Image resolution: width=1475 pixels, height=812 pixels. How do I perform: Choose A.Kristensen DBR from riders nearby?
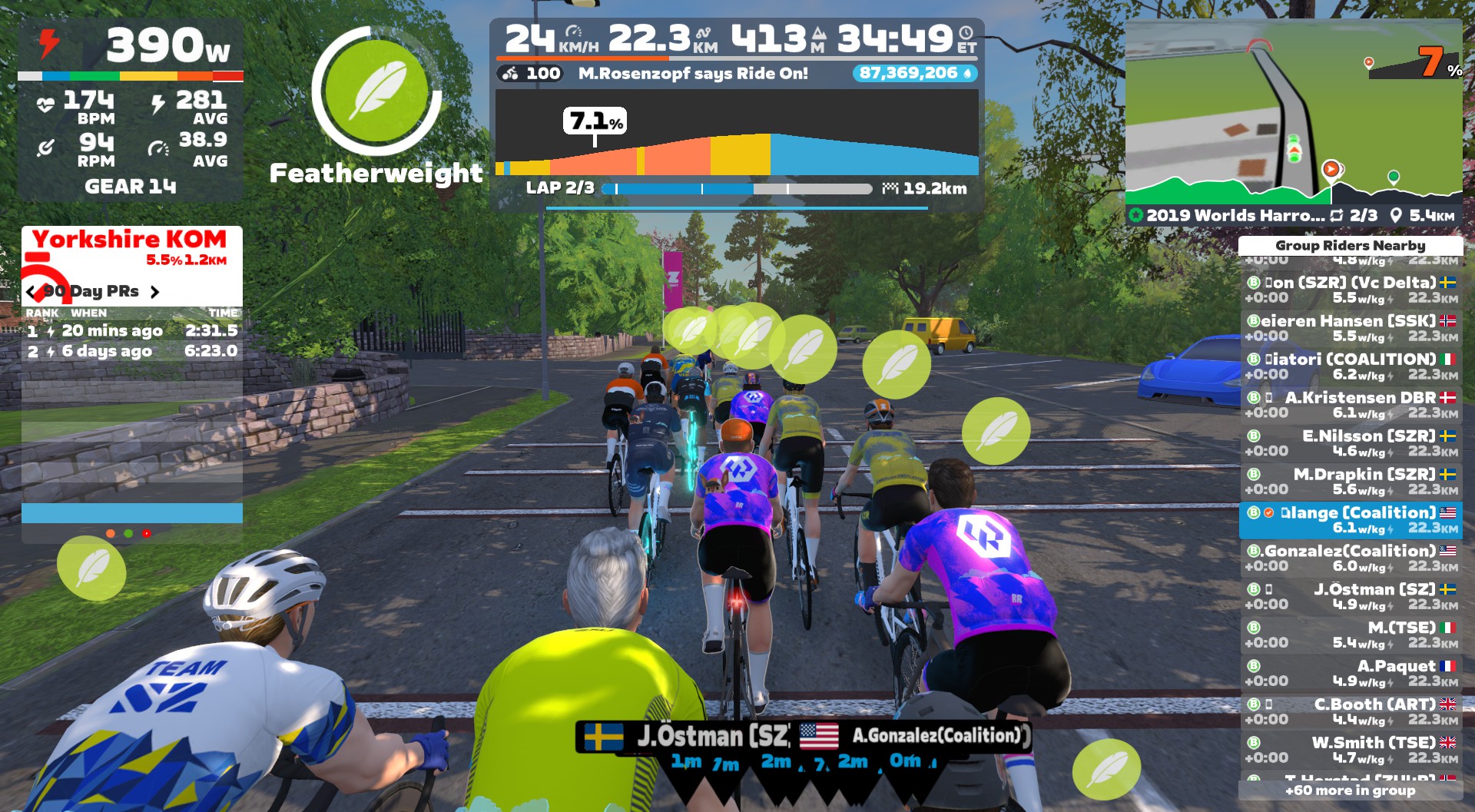click(1351, 405)
